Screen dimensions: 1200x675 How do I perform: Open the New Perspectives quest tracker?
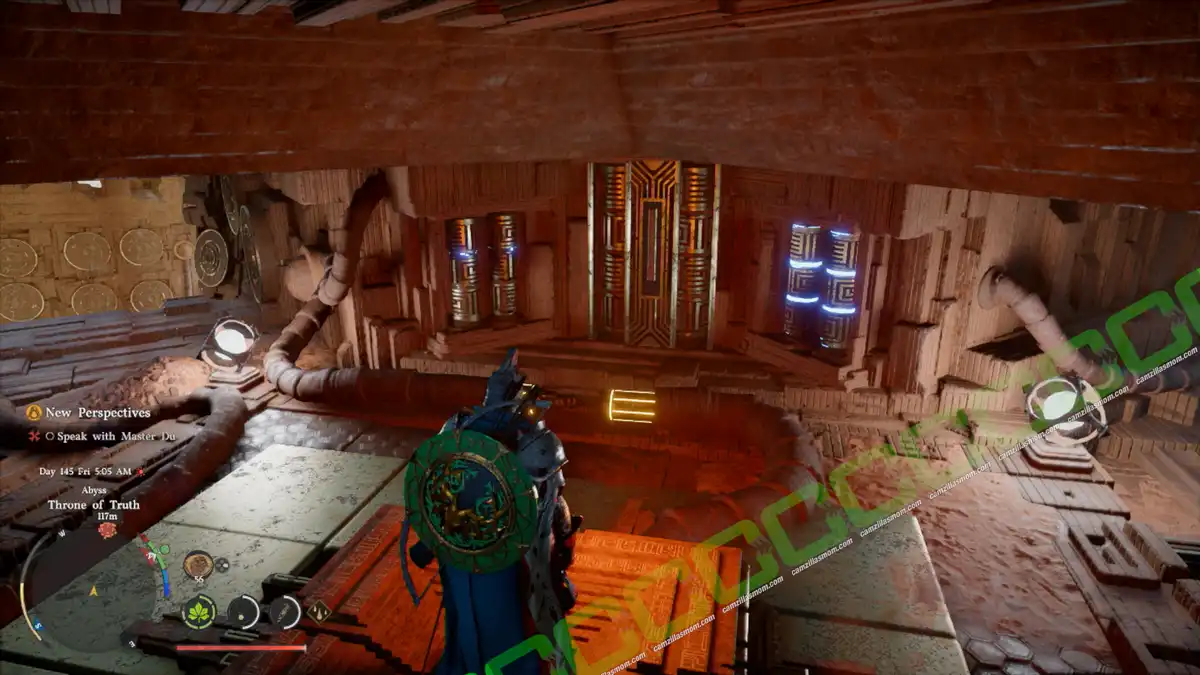click(x=98, y=412)
